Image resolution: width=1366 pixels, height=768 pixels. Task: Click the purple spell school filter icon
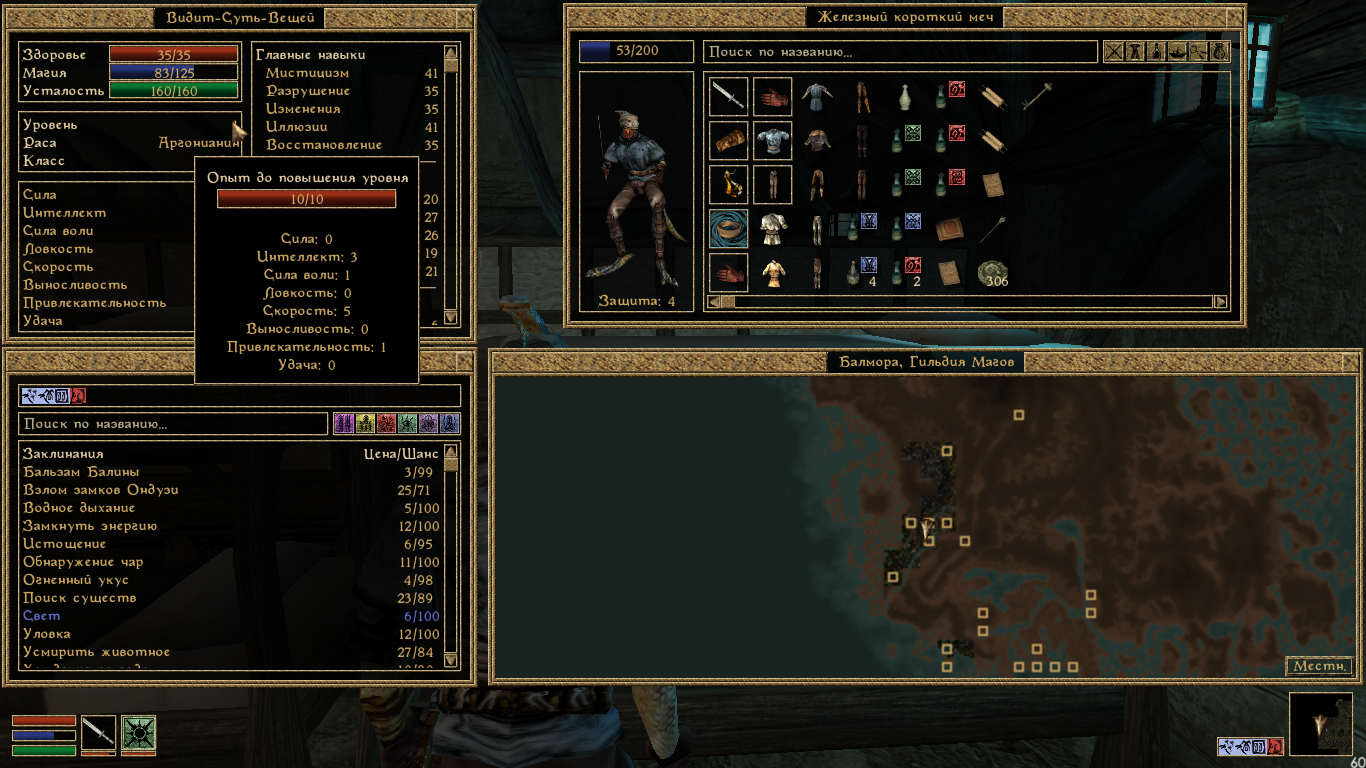coord(343,424)
